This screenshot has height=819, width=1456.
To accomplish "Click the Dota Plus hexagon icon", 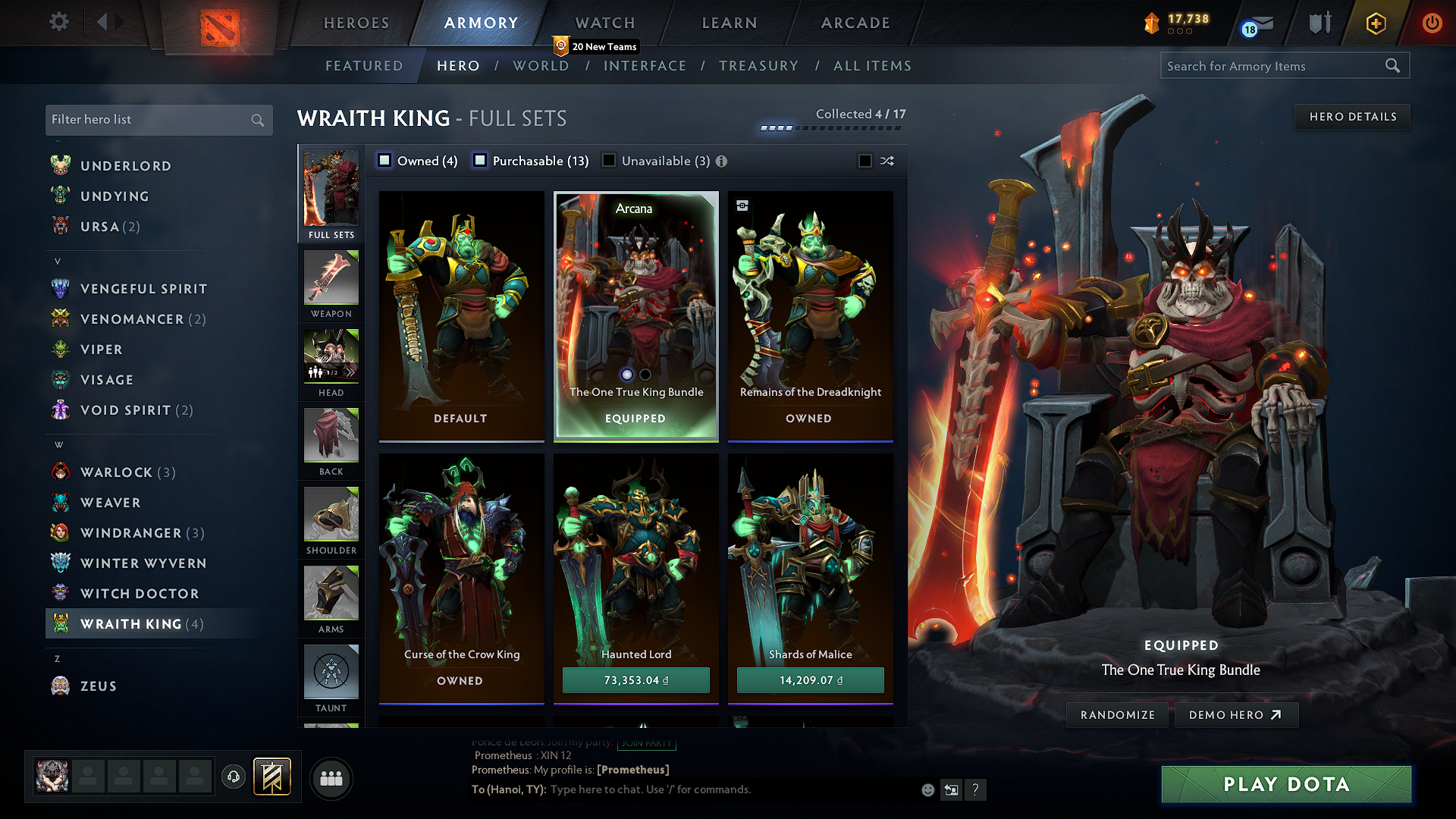I will click(1375, 24).
